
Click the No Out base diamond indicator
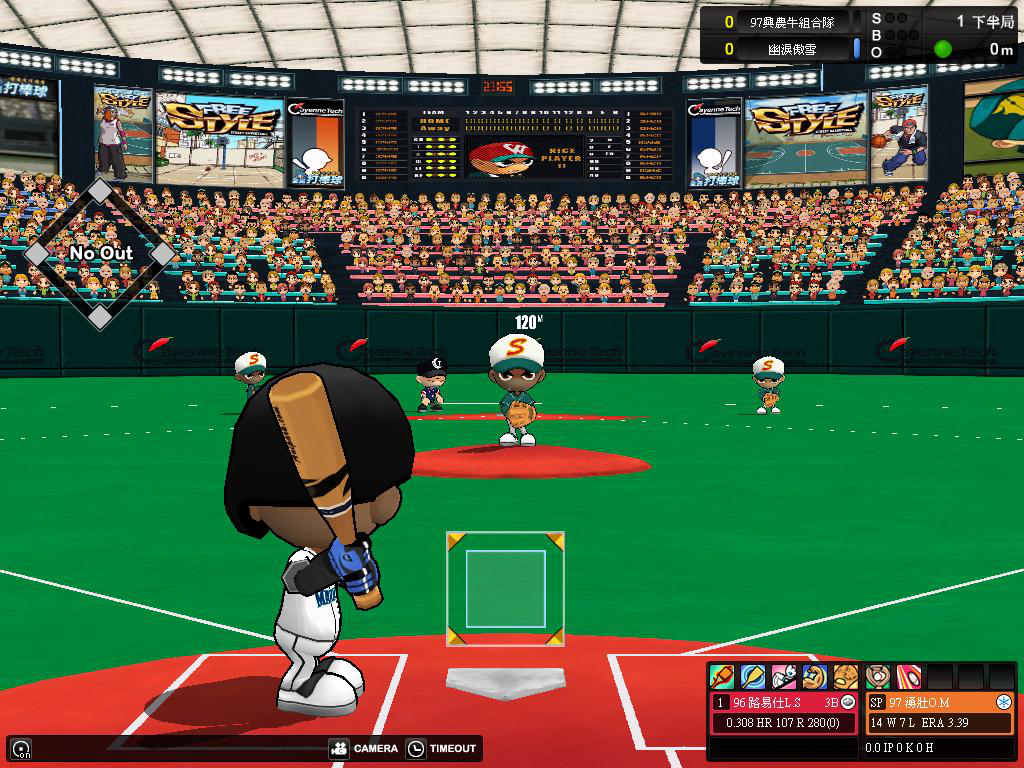tap(100, 253)
